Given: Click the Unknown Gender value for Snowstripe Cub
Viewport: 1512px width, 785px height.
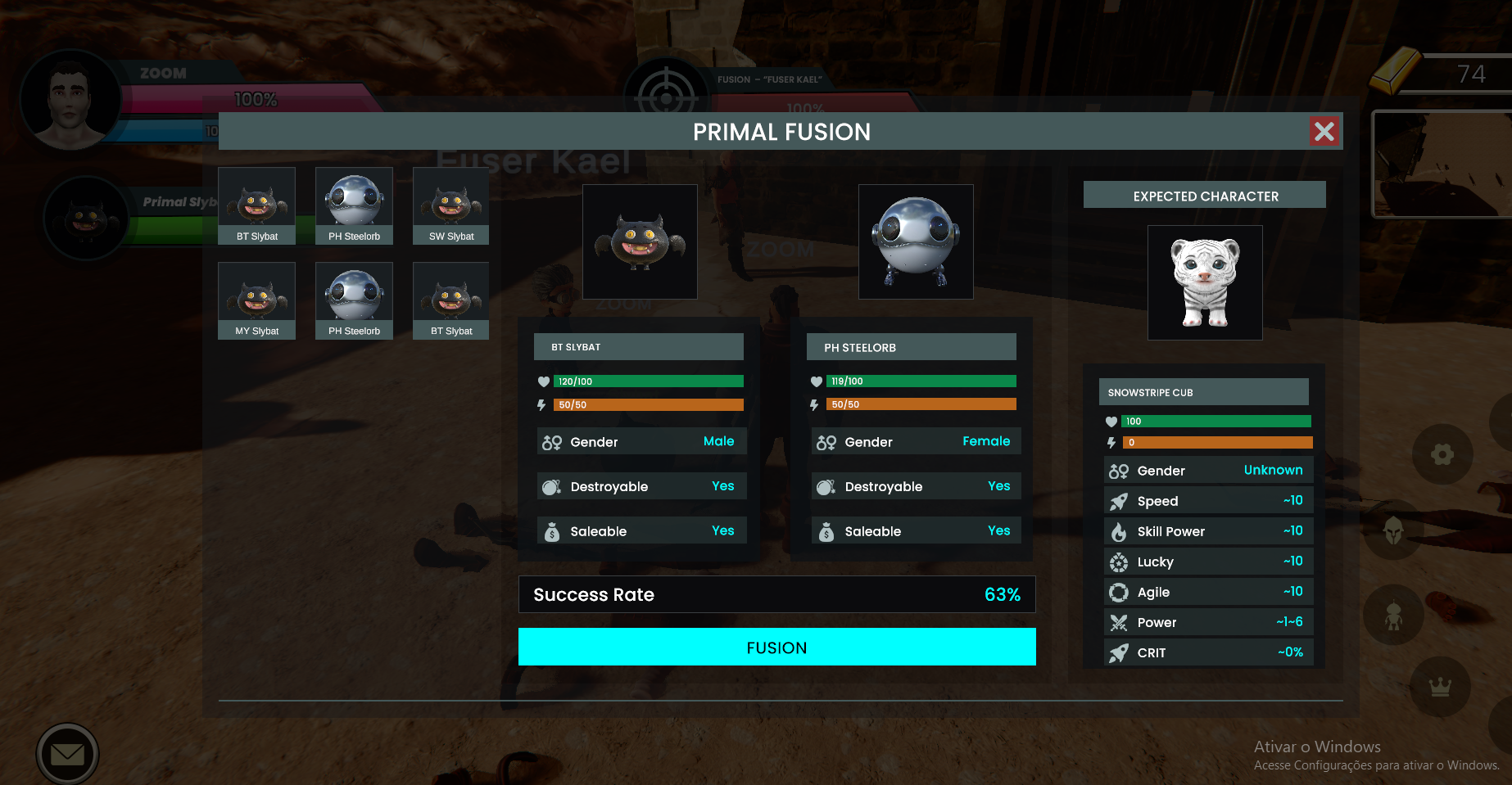Looking at the screenshot, I should coord(1273,470).
